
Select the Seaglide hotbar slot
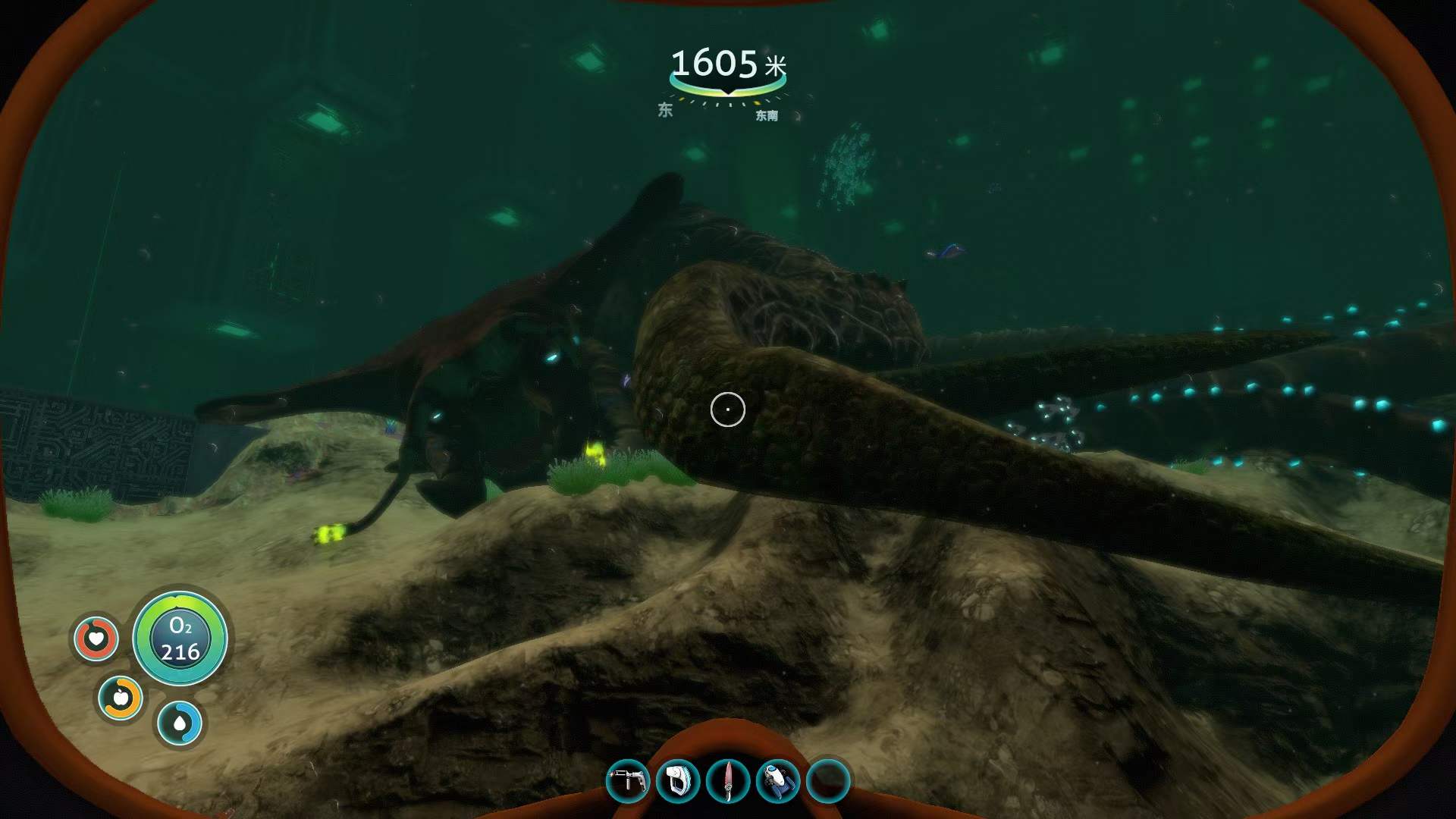[778, 780]
